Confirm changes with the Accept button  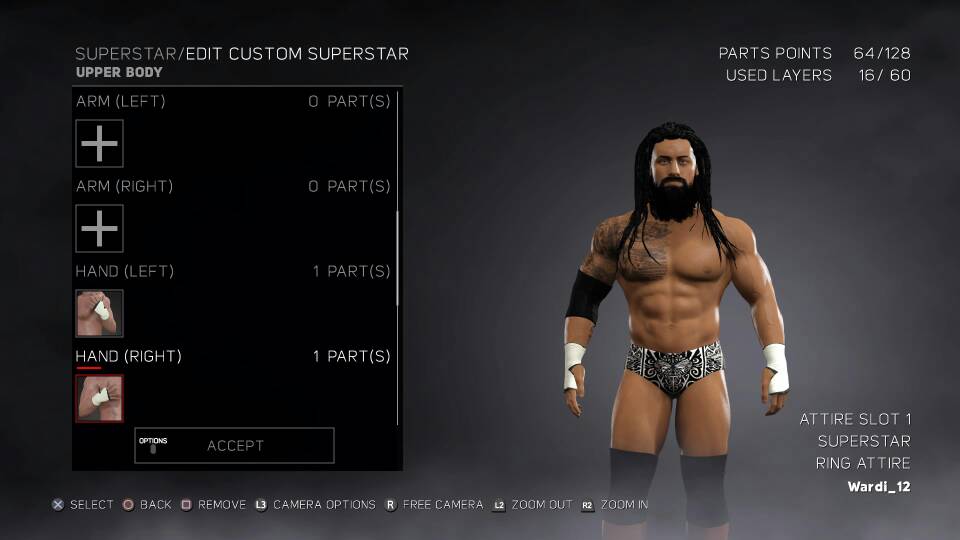pos(235,446)
